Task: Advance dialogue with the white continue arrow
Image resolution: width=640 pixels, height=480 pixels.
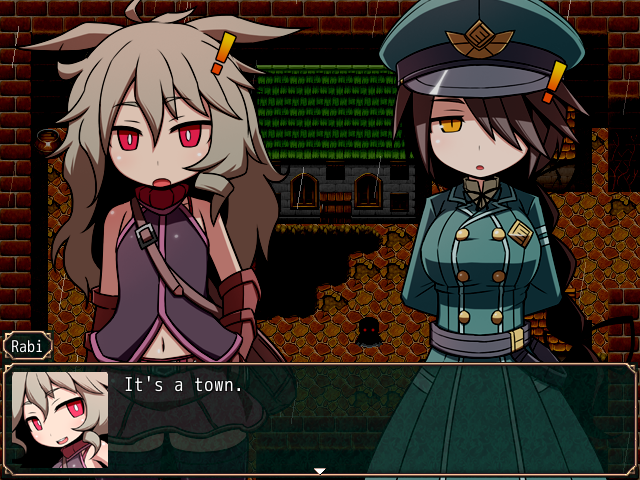Action: point(320,470)
